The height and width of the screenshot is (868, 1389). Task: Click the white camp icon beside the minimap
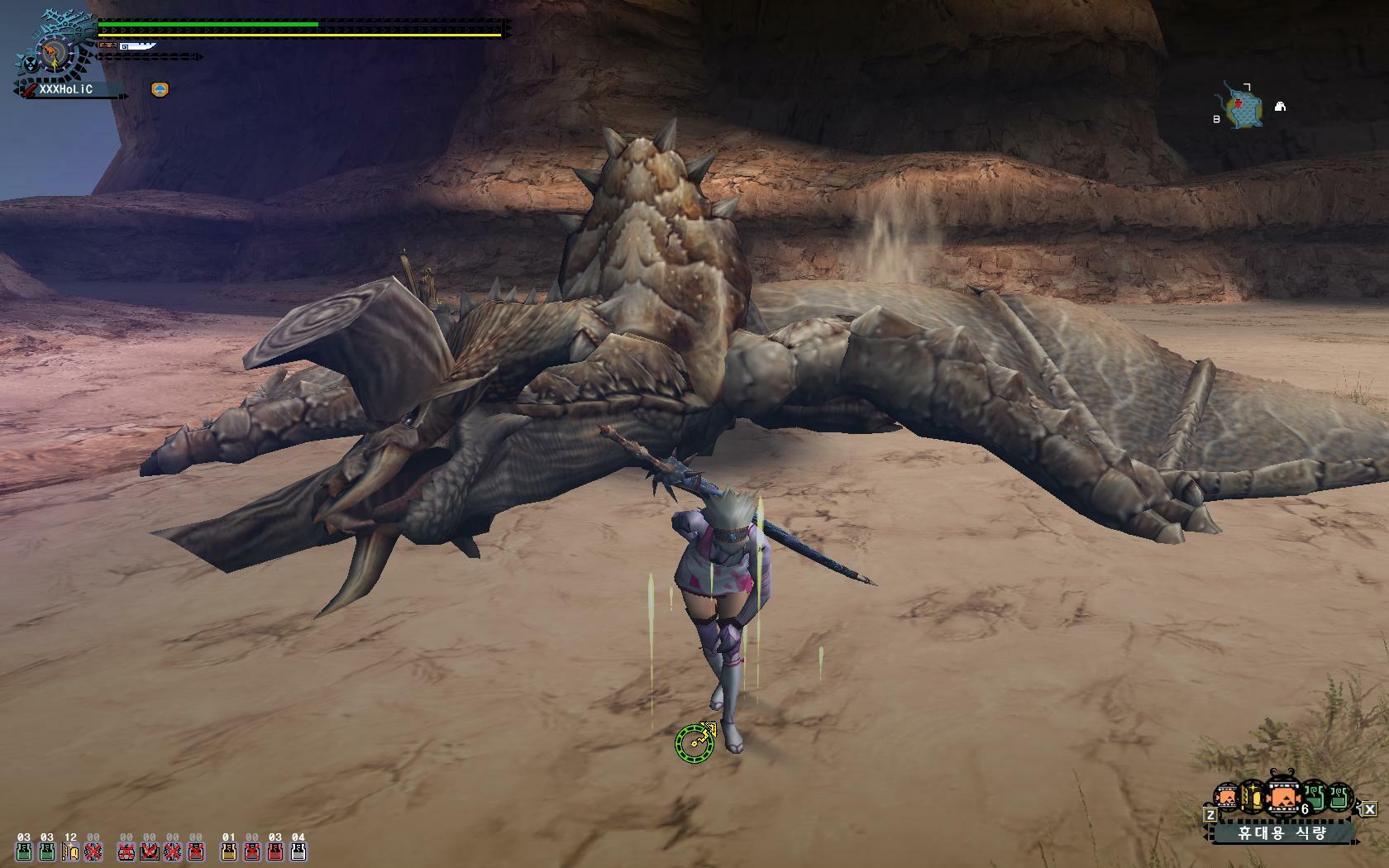coord(1280,107)
